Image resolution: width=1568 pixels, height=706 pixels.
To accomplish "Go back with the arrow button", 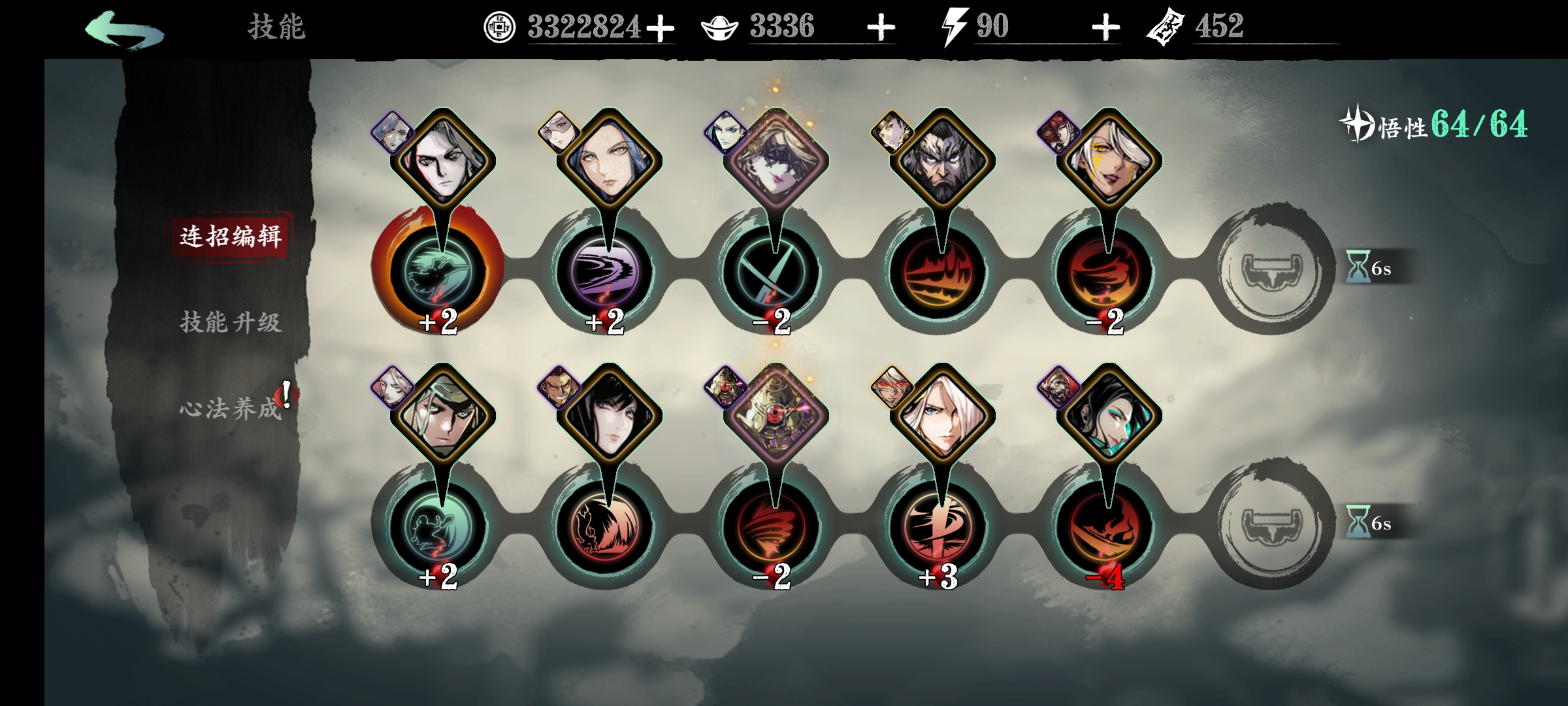I will coord(124,29).
